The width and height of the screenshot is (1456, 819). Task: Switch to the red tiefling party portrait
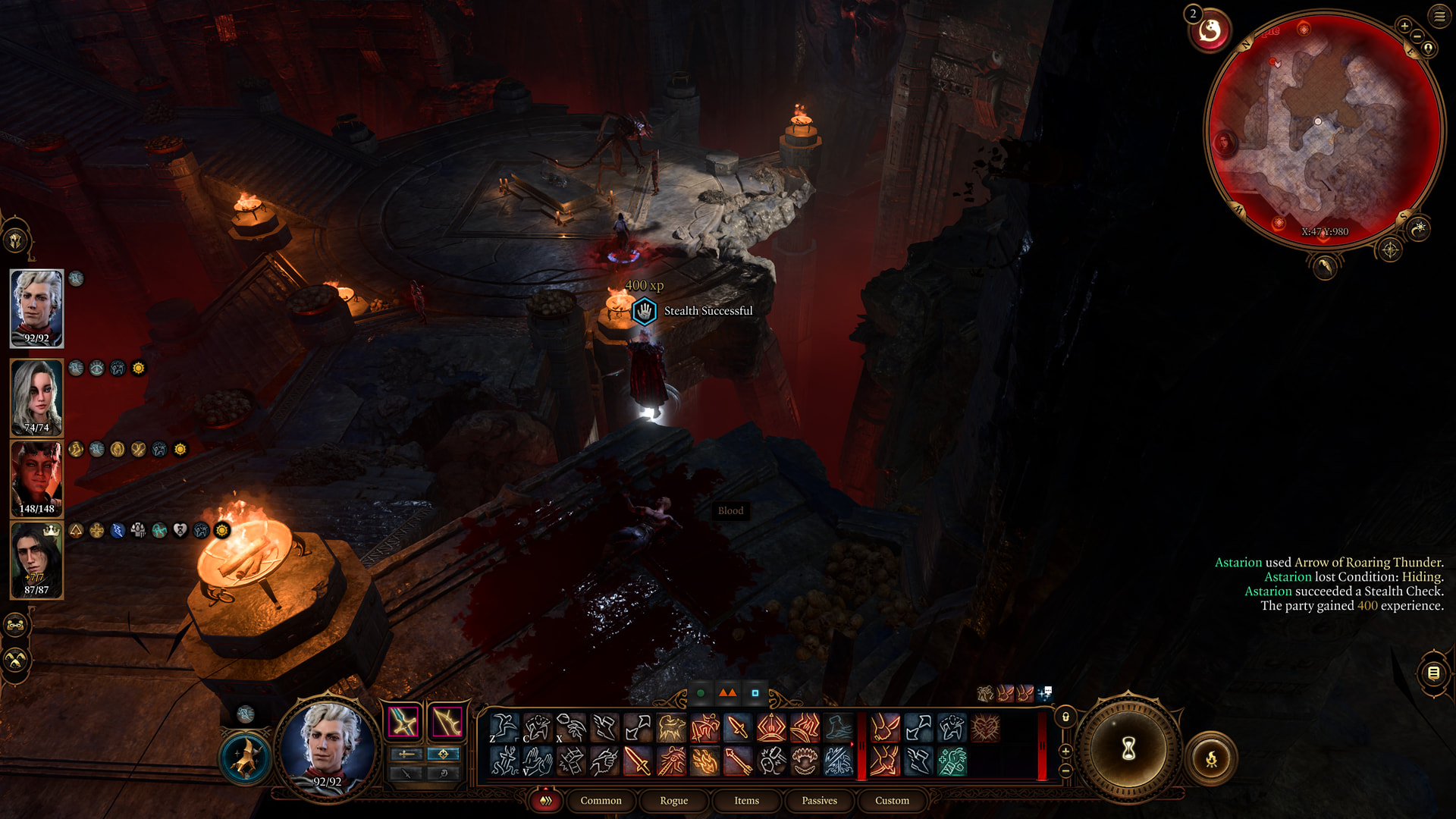[x=36, y=478]
